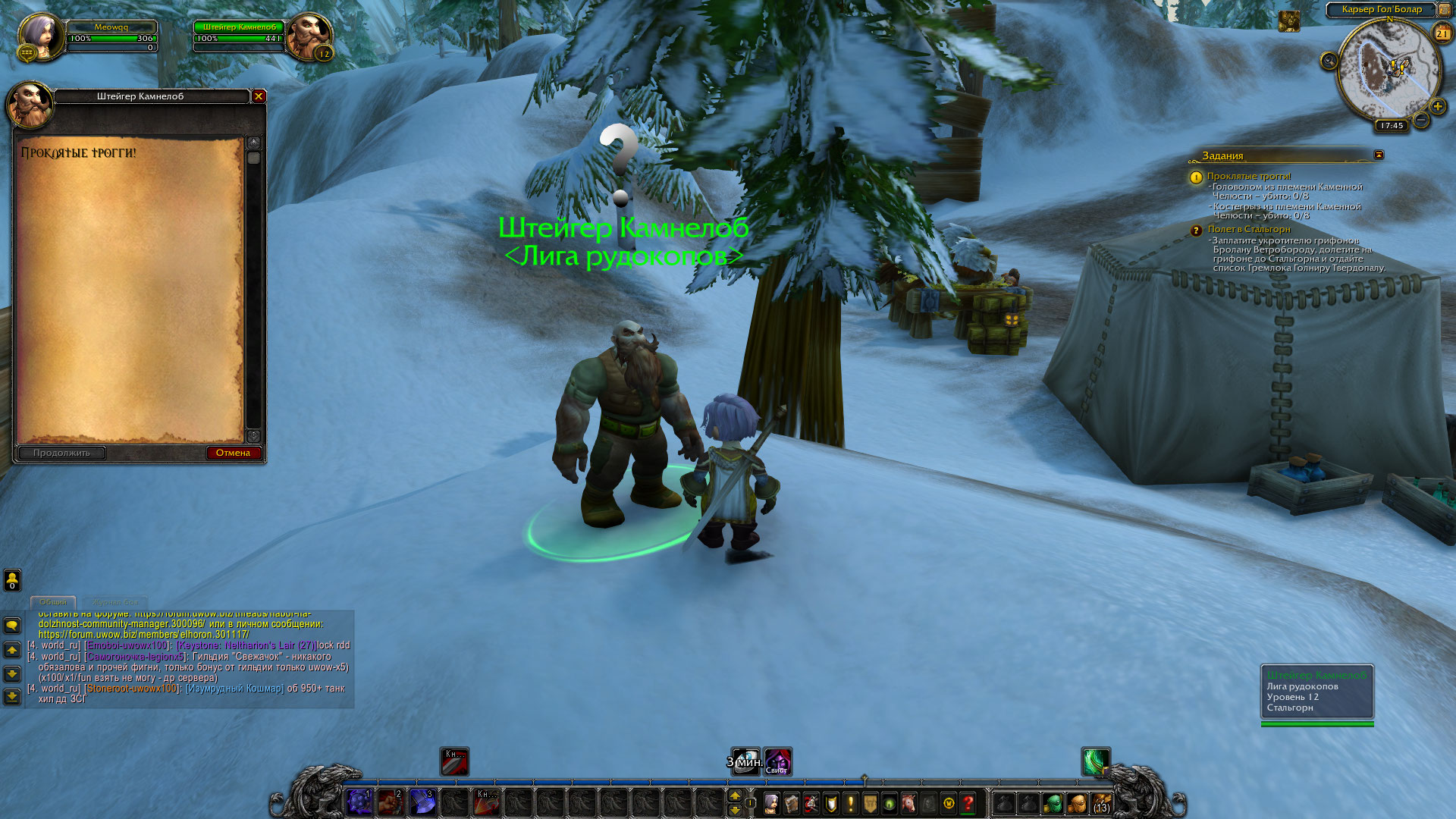Open the chat menu speech bubble button
The width and height of the screenshot is (1456, 819).
click(12, 626)
